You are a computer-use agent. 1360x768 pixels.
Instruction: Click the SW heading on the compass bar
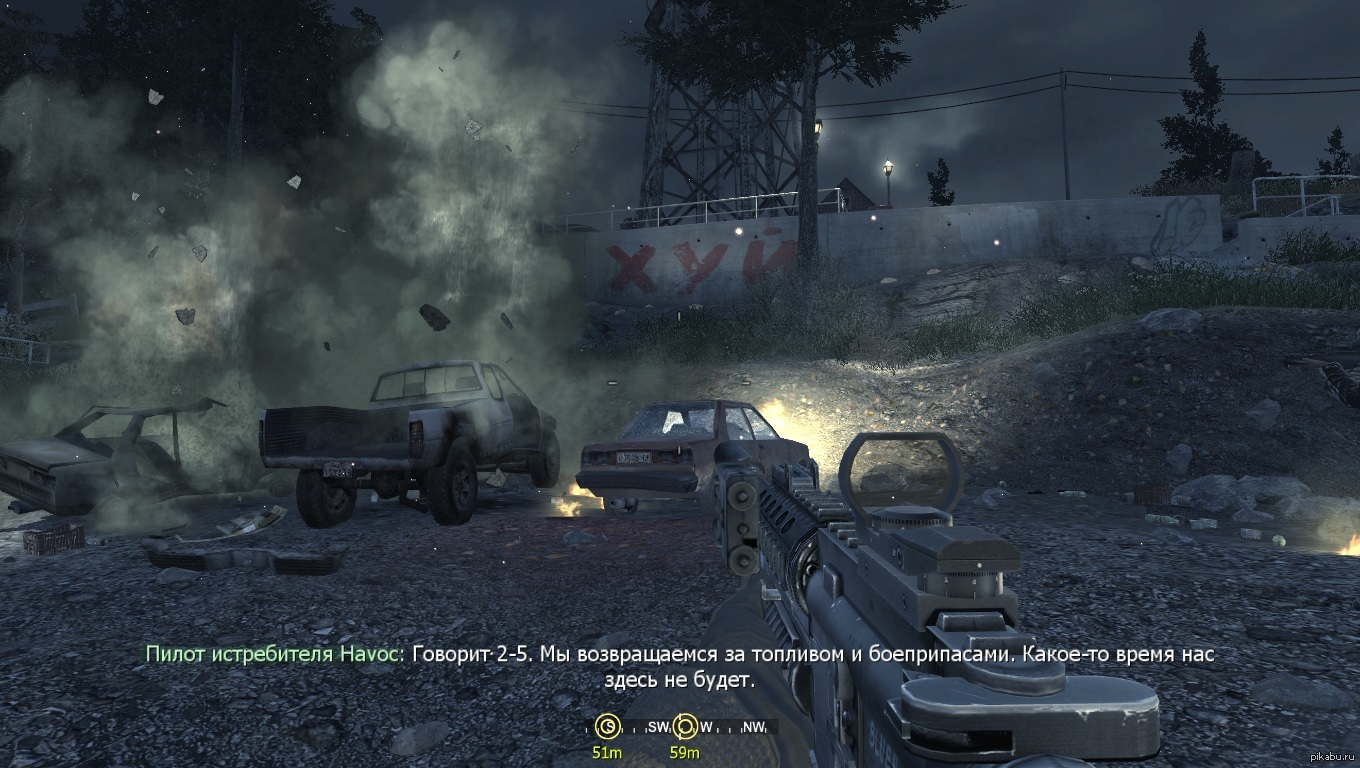click(658, 727)
